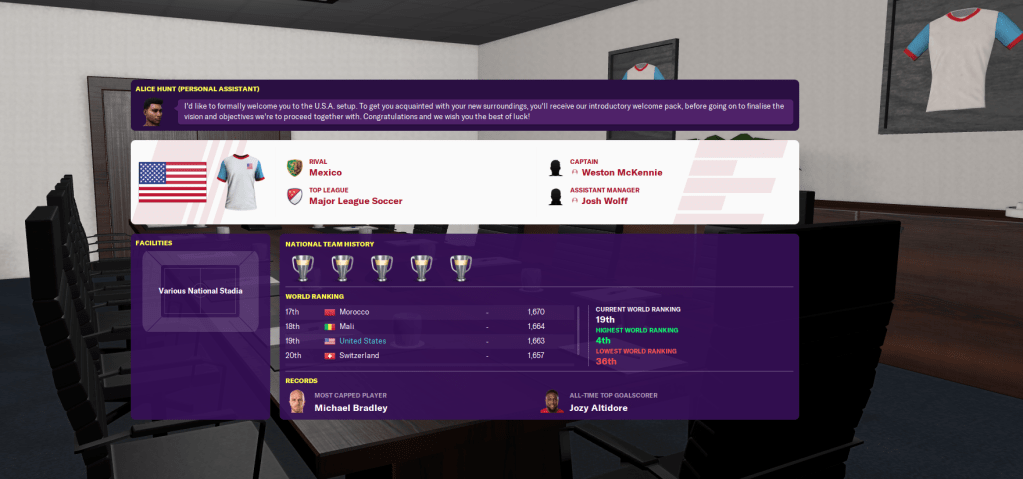Click Alice Hunt's portrait

tap(153, 111)
